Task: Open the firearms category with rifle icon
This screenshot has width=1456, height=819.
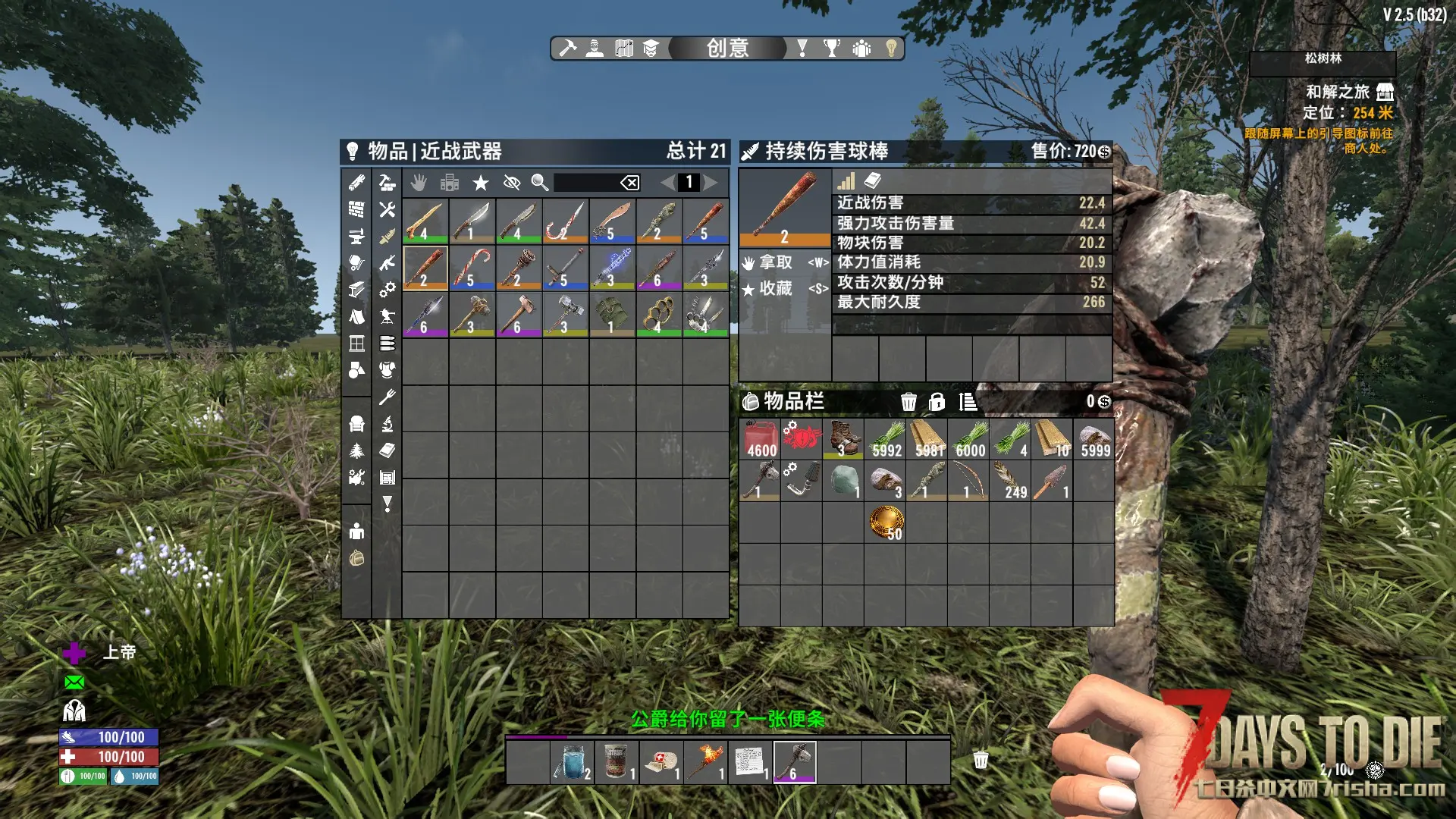Action: click(388, 263)
